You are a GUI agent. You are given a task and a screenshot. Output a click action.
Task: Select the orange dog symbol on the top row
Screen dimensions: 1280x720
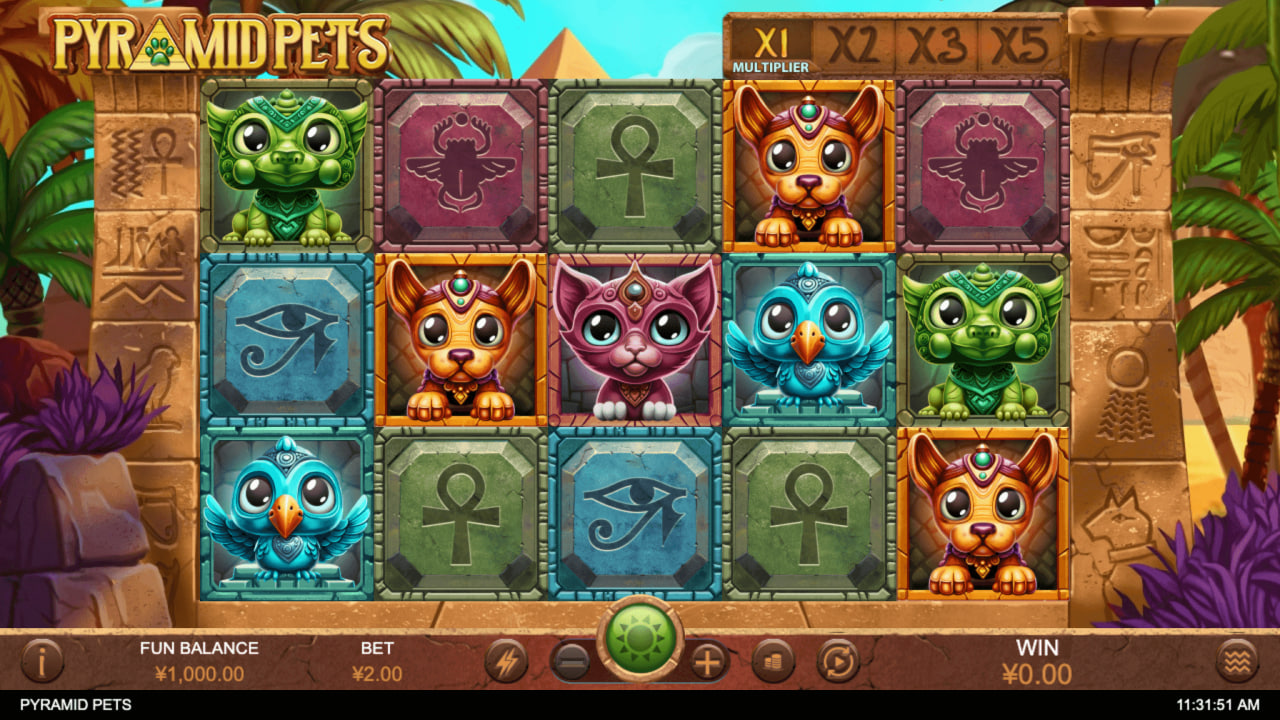click(807, 165)
